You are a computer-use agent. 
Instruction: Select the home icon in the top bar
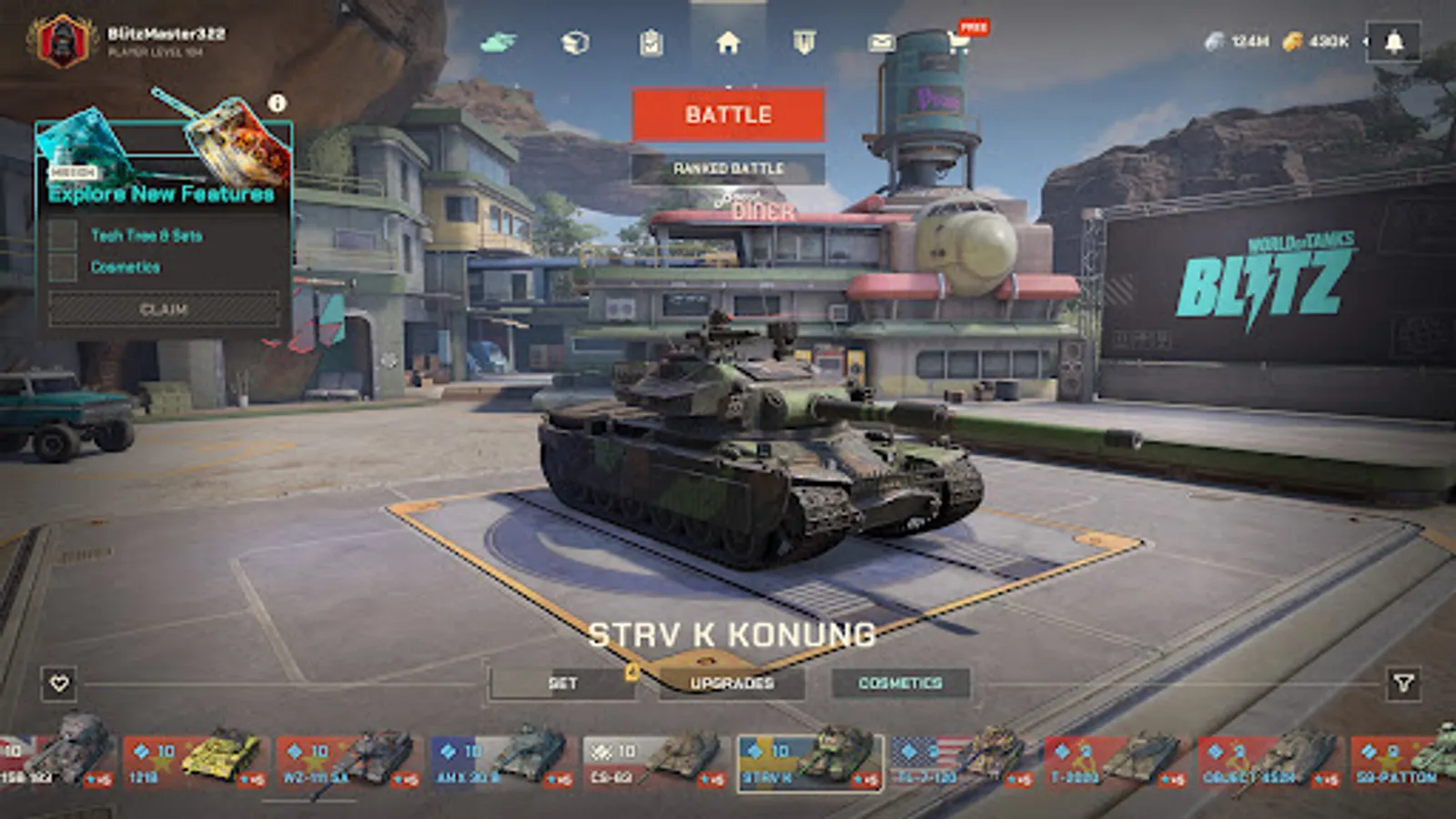tap(727, 41)
